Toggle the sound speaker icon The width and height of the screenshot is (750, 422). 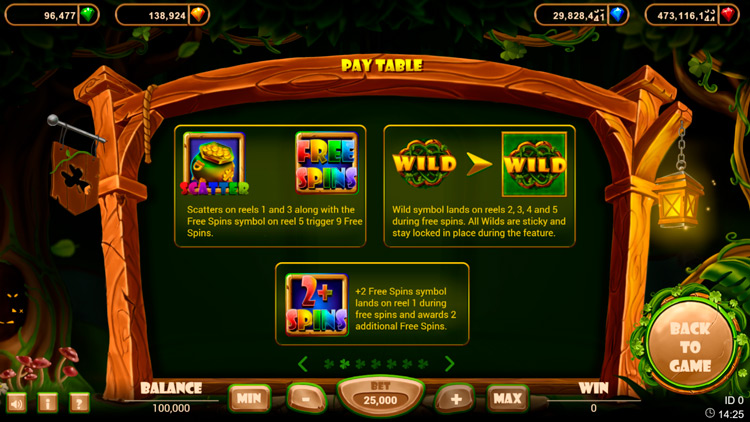[x=17, y=403]
